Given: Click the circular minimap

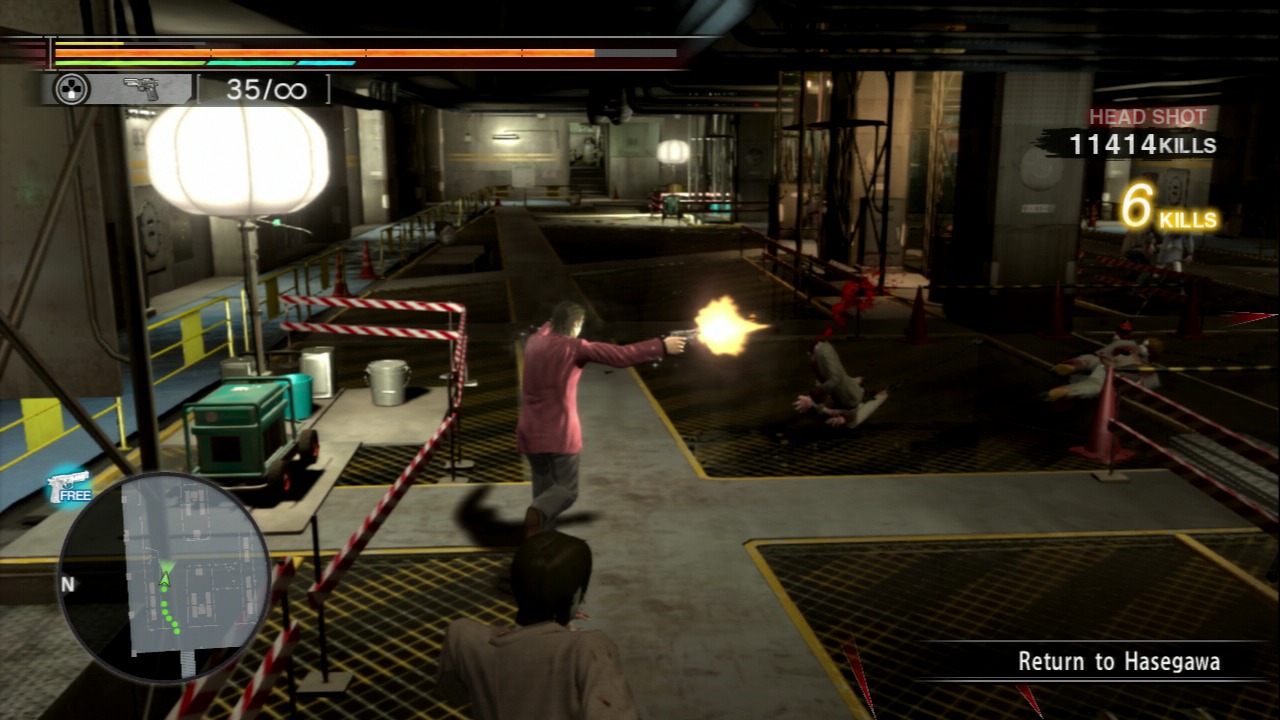Looking at the screenshot, I should pos(164,577).
